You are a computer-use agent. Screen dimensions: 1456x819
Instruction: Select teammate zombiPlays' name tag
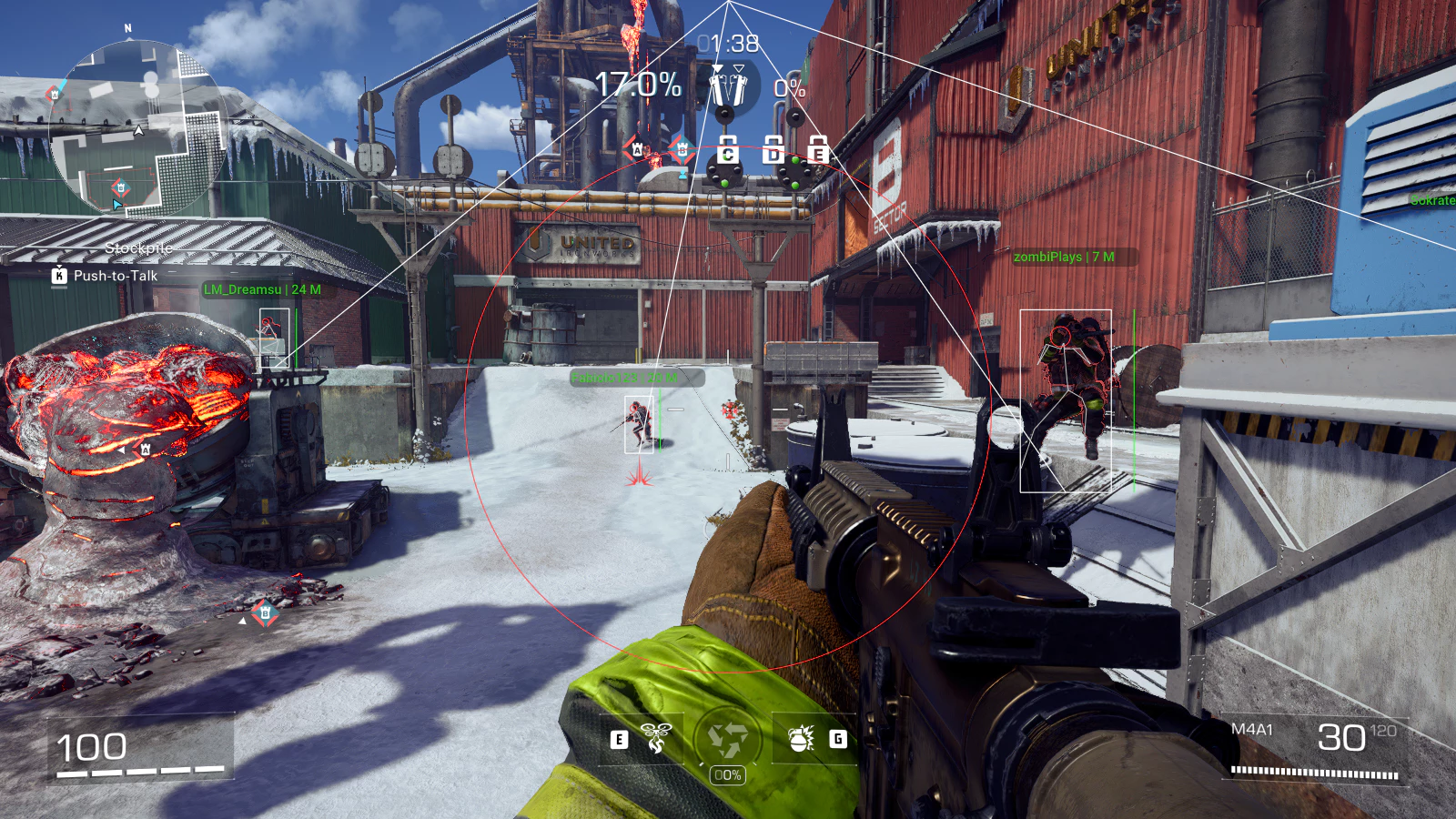(x=1064, y=257)
